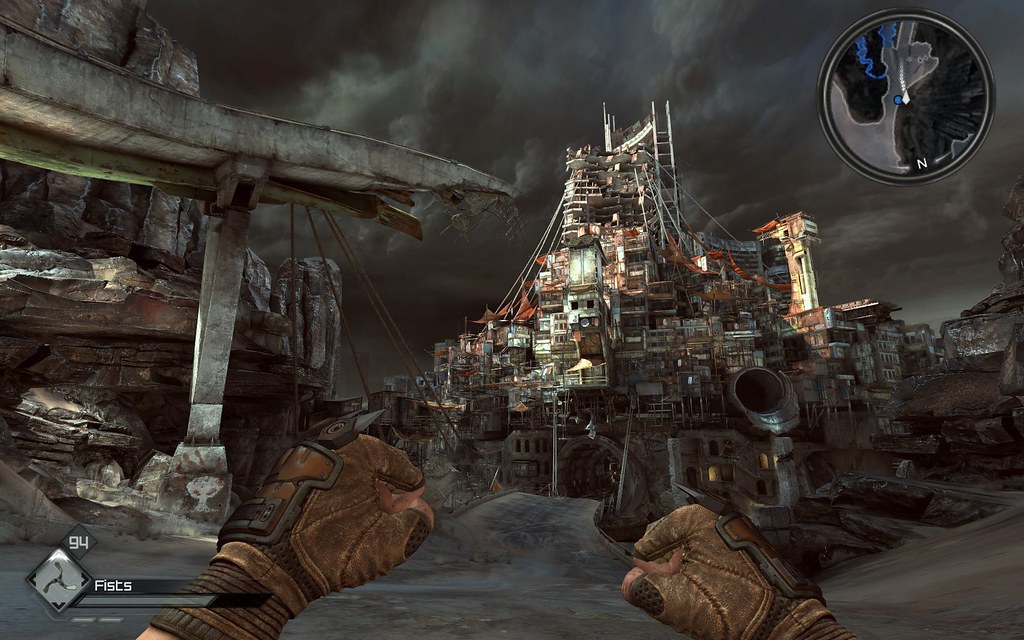Select the Fists weapon icon
Image resolution: width=1024 pixels, height=640 pixels.
pos(57,583)
